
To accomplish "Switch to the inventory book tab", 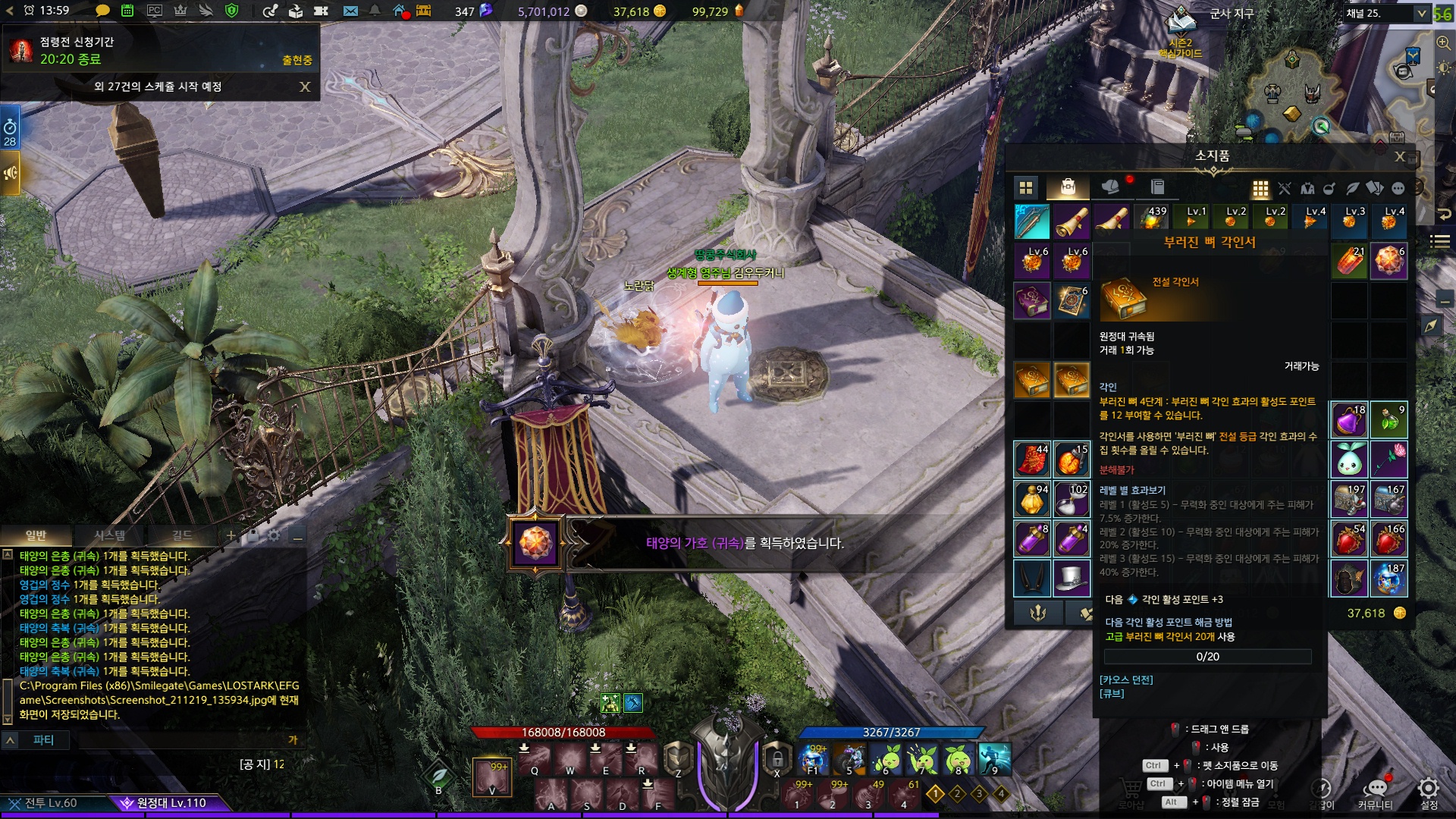I will tap(1157, 187).
